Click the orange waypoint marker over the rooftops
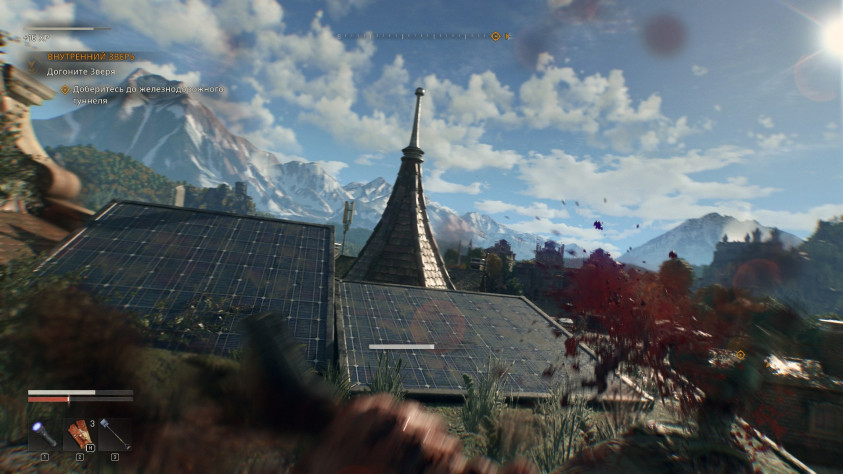This screenshot has width=843, height=474. [x=740, y=355]
